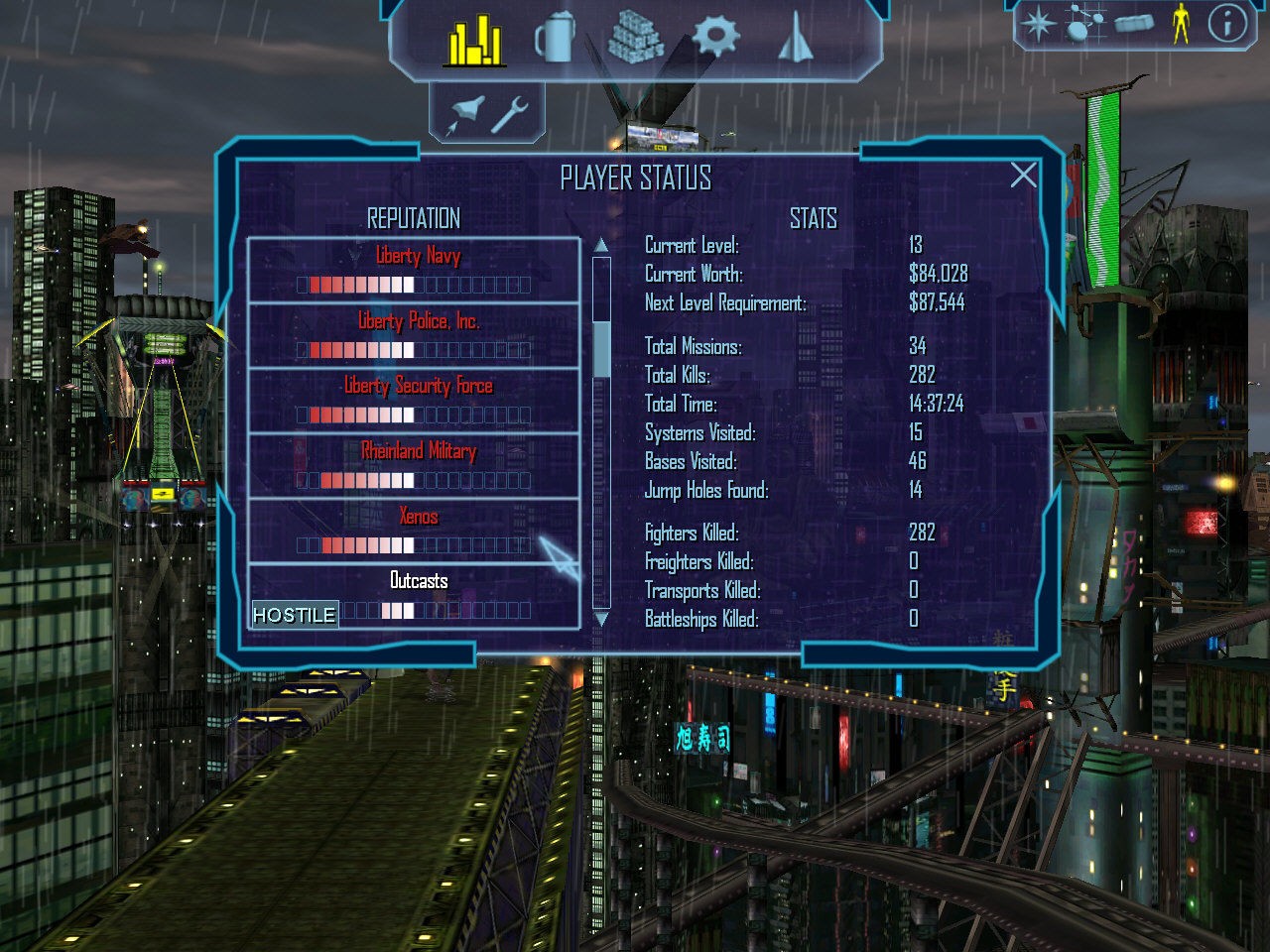
Task: Select the Liberty Security Force reputation row
Action: [x=413, y=401]
